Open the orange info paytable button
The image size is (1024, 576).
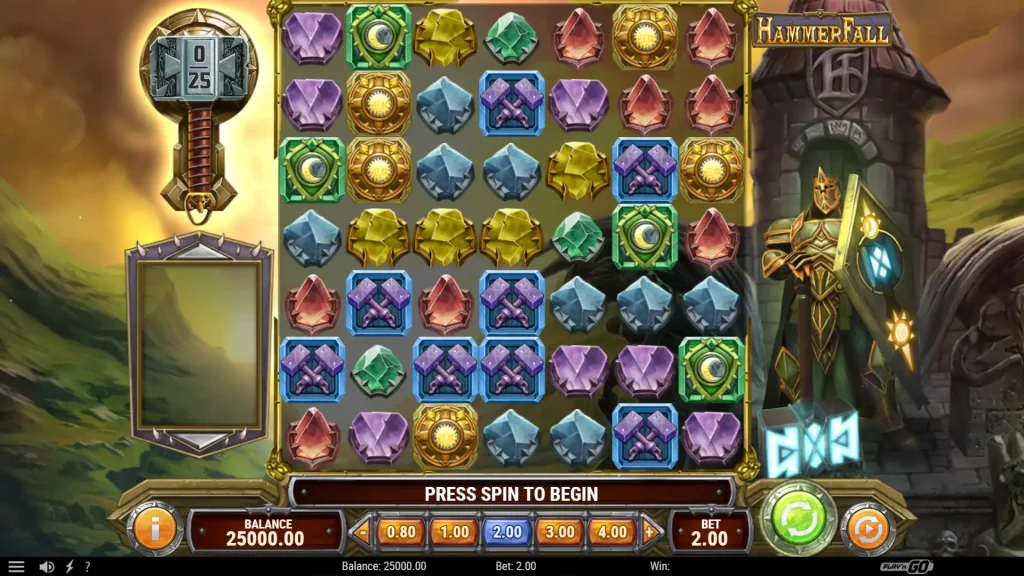tap(155, 529)
